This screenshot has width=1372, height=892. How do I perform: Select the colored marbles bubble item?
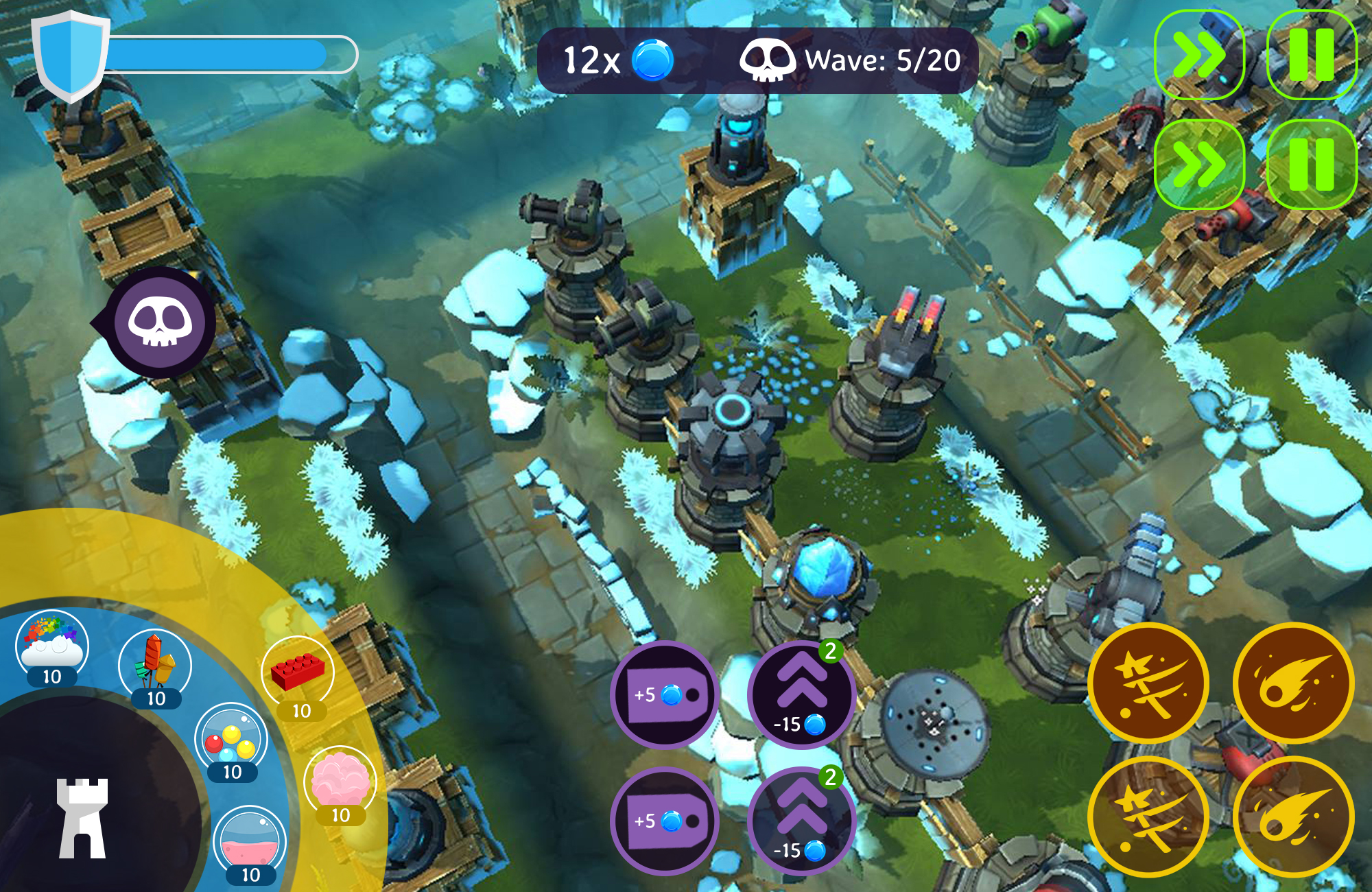click(x=231, y=740)
